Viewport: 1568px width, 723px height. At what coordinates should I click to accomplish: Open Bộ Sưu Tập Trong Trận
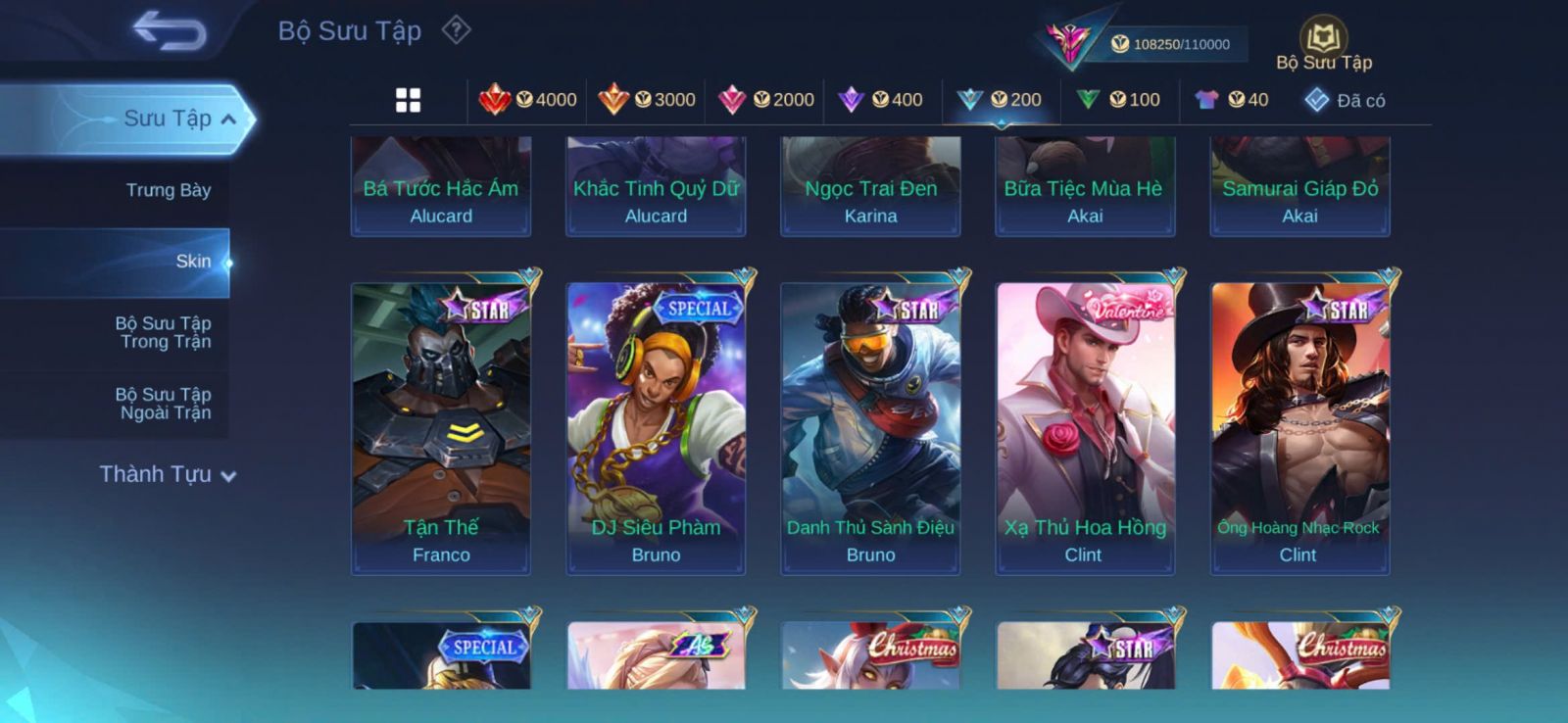pyautogui.click(x=164, y=332)
